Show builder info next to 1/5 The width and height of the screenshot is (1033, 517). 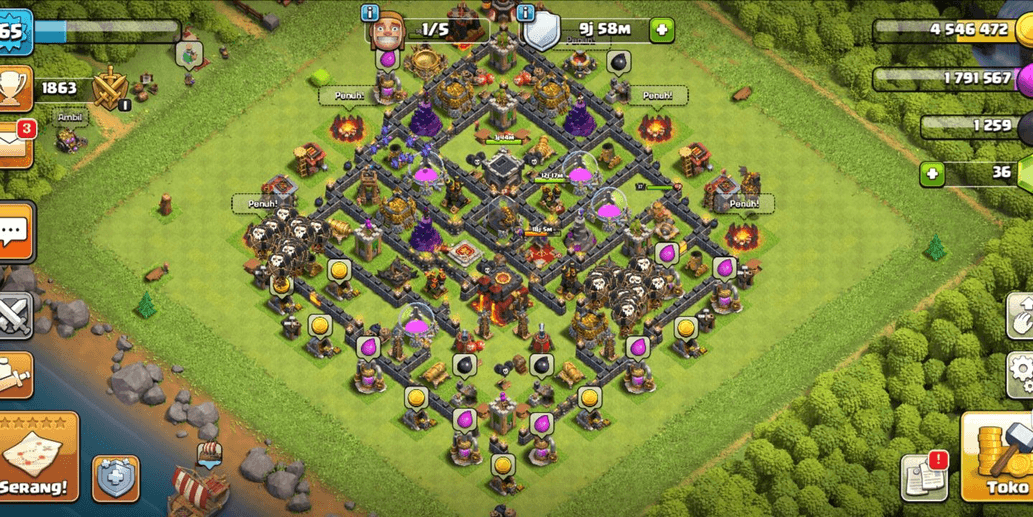(x=370, y=13)
